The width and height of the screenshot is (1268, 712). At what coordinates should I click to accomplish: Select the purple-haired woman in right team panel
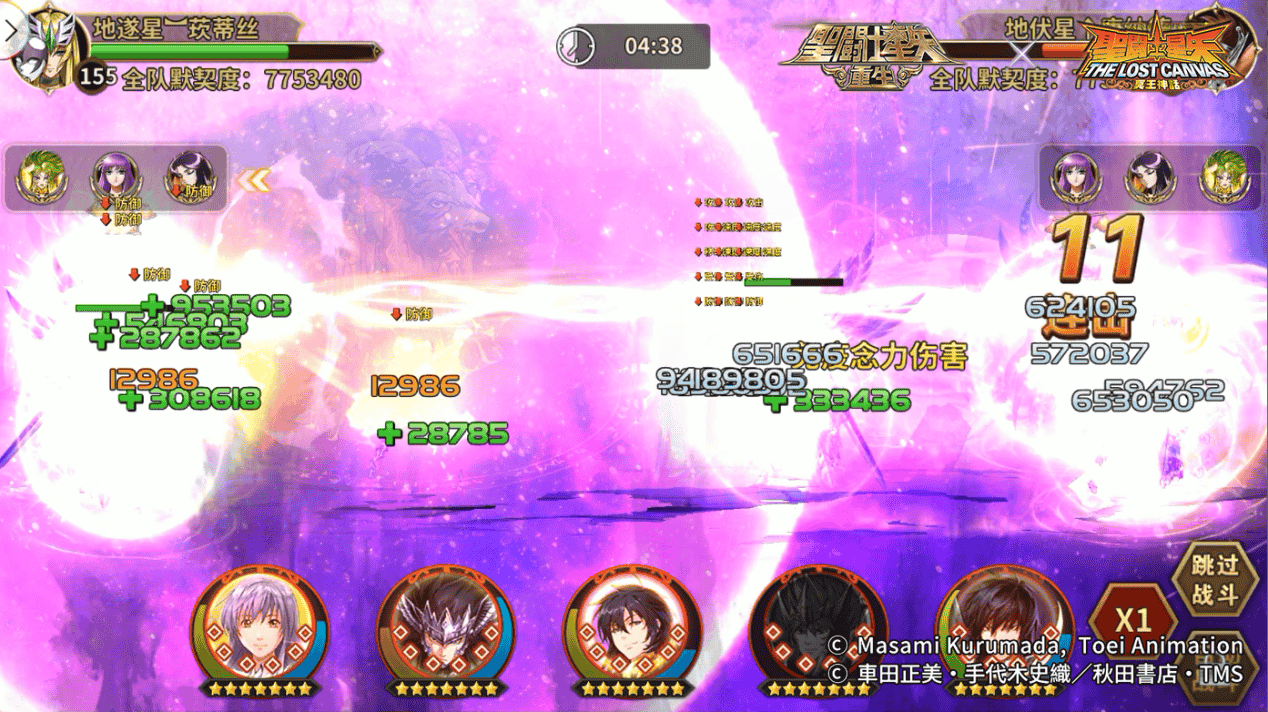tap(1074, 177)
